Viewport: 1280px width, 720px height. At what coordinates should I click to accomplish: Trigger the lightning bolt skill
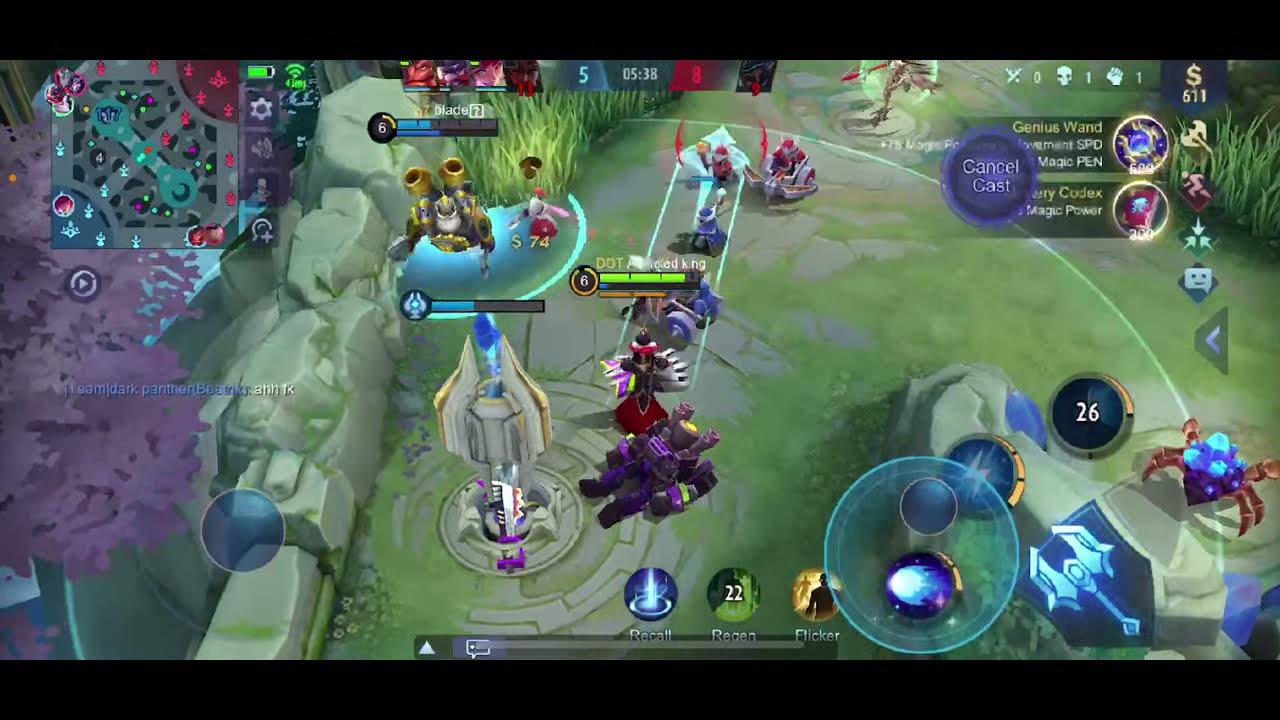coord(983,468)
